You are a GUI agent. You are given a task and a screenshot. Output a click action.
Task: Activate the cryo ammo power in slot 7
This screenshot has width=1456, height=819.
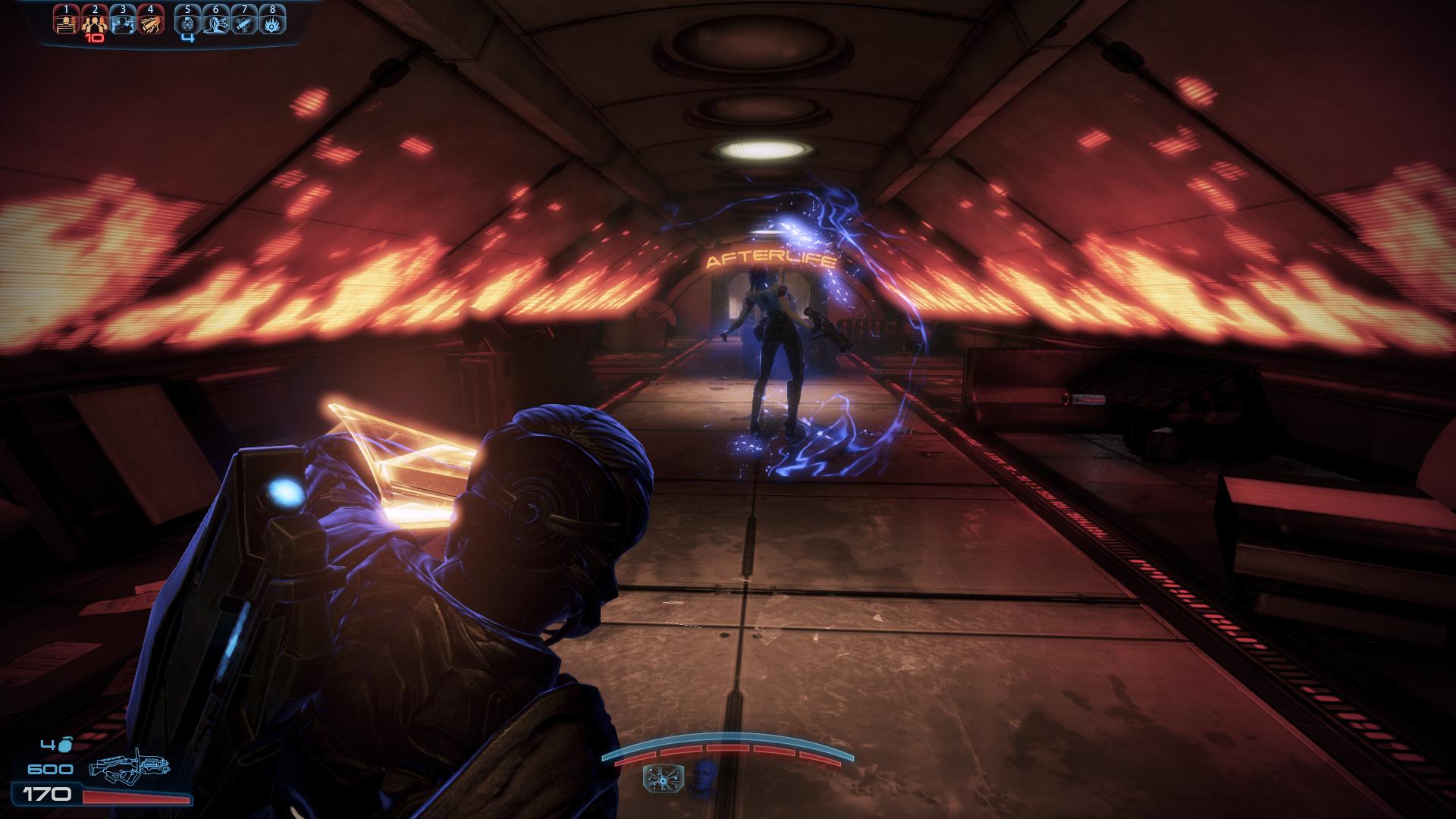click(244, 22)
